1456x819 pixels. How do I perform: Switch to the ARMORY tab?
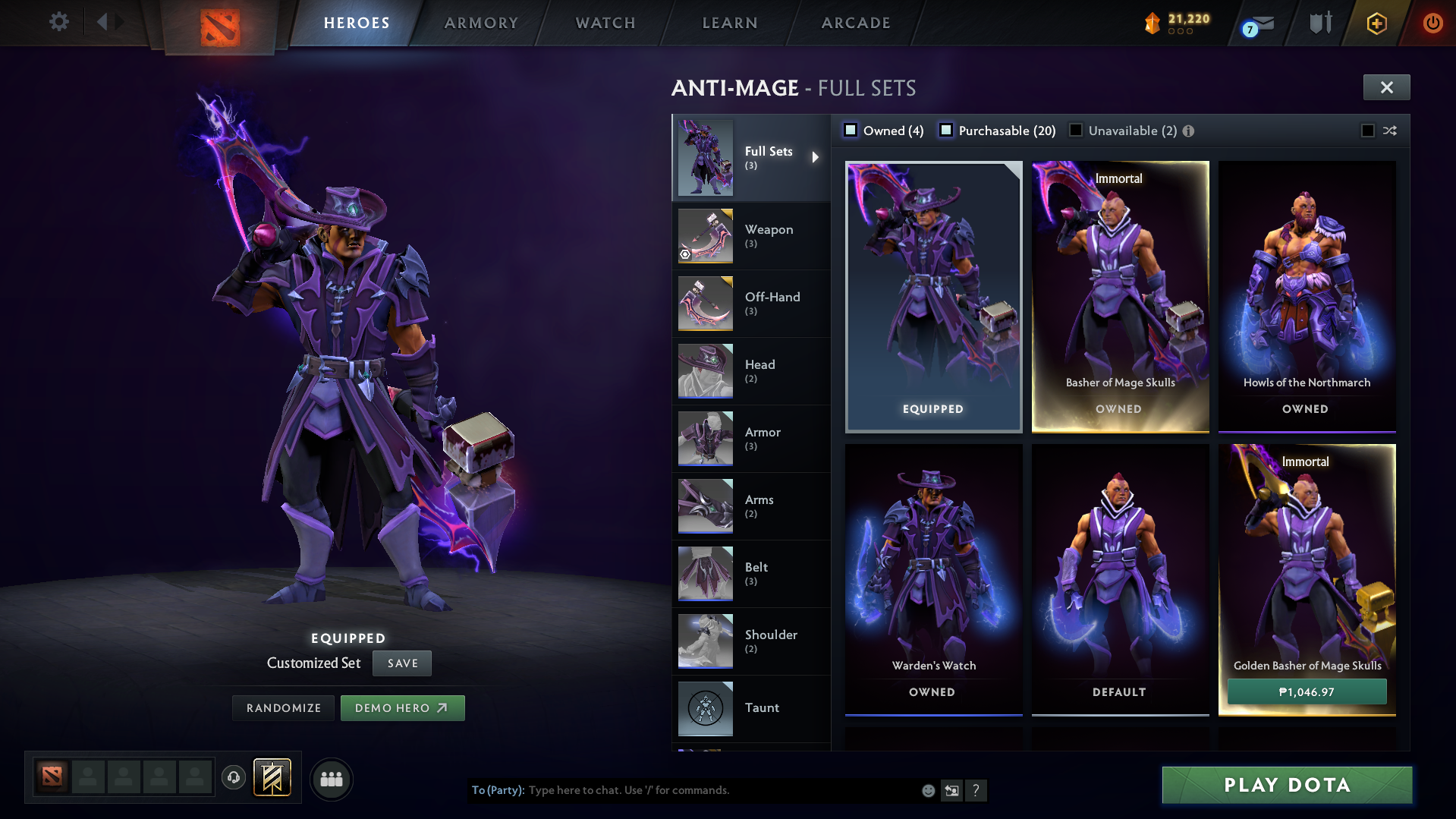click(481, 23)
